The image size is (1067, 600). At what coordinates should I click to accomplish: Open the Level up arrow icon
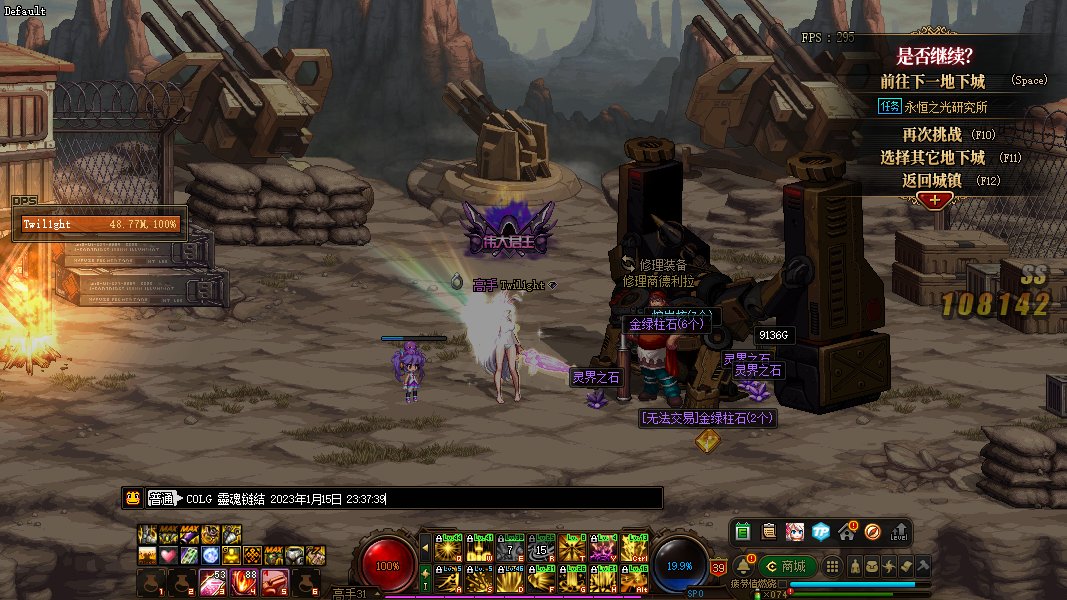[900, 531]
